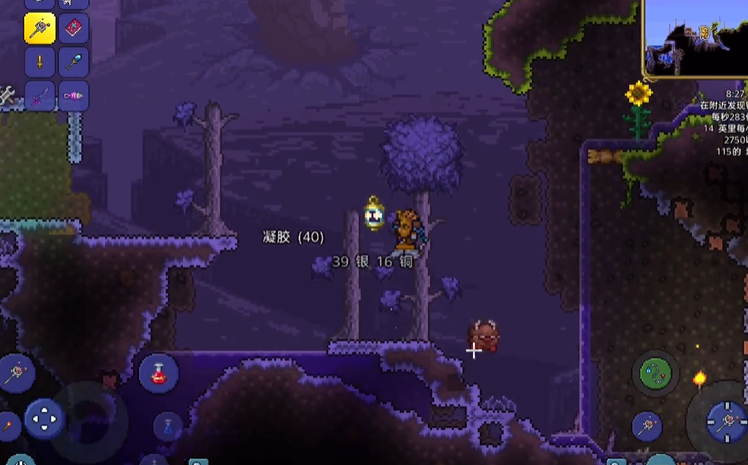Equip the purple curved blade slot

[x=40, y=97]
